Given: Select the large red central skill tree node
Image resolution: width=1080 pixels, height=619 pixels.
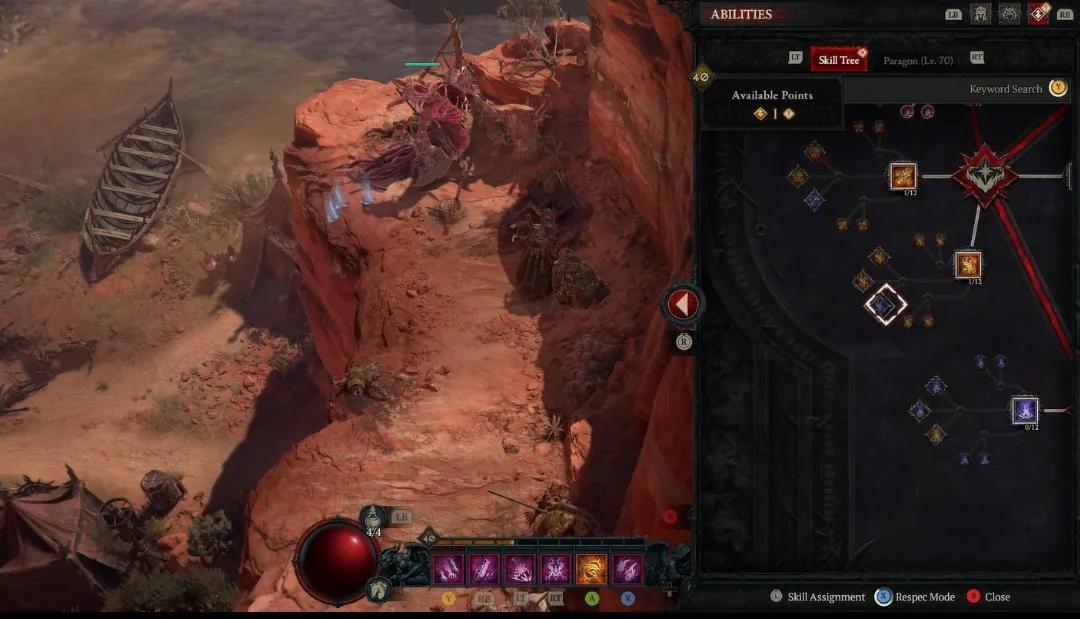Looking at the screenshot, I should tap(985, 177).
